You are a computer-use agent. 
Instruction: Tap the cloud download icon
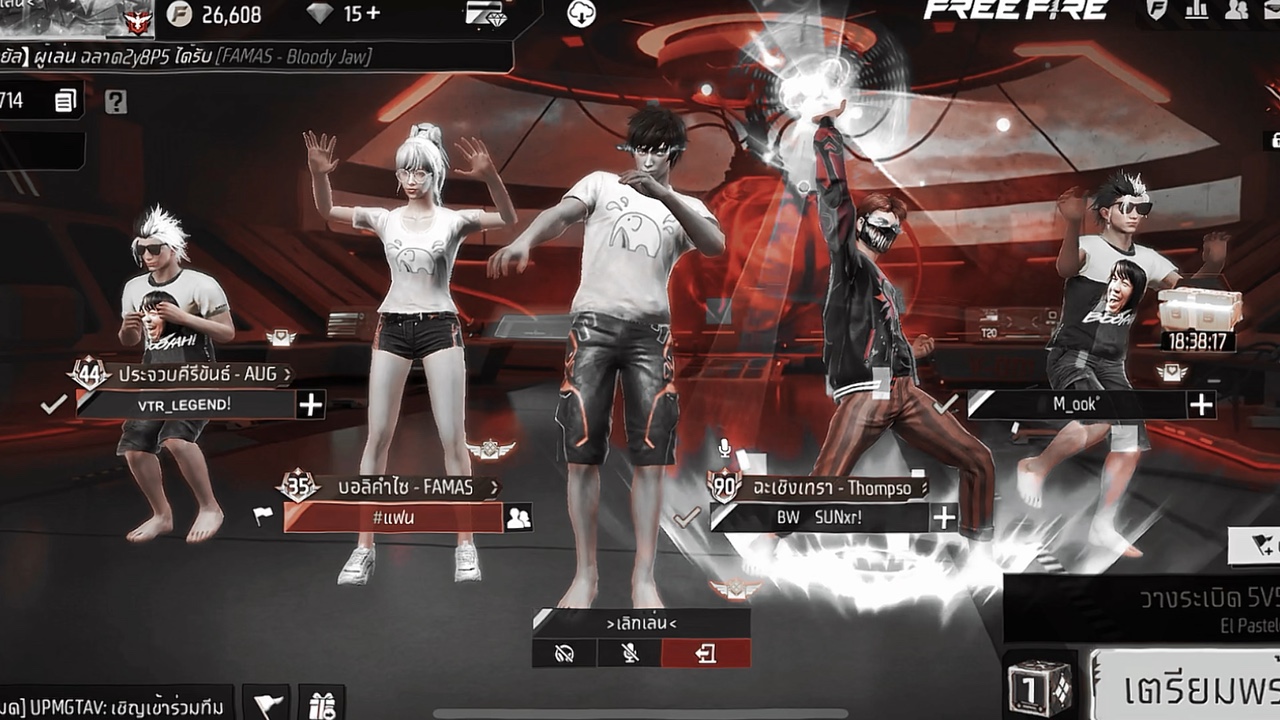[581, 13]
